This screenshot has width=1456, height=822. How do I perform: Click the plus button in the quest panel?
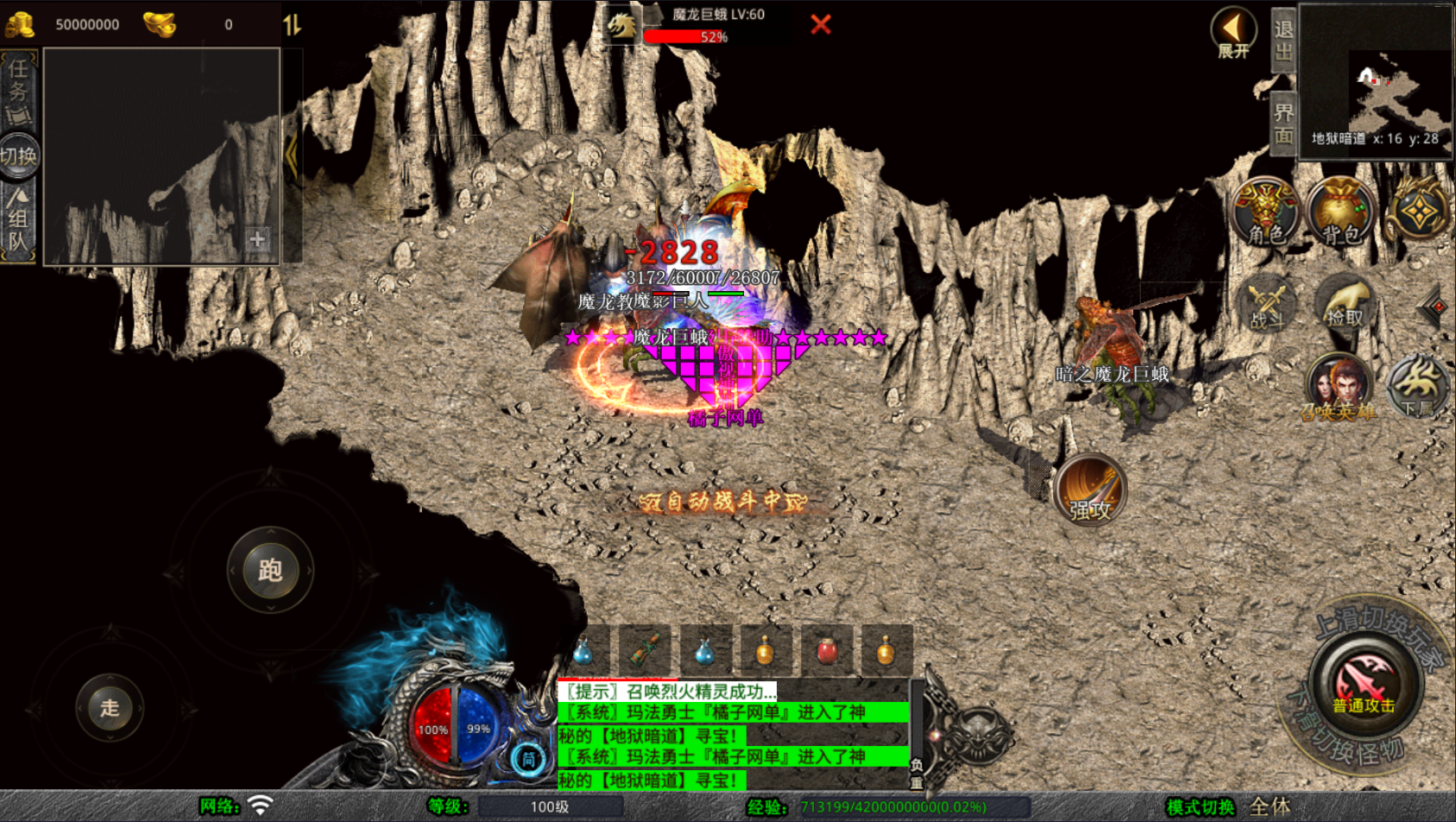point(256,239)
